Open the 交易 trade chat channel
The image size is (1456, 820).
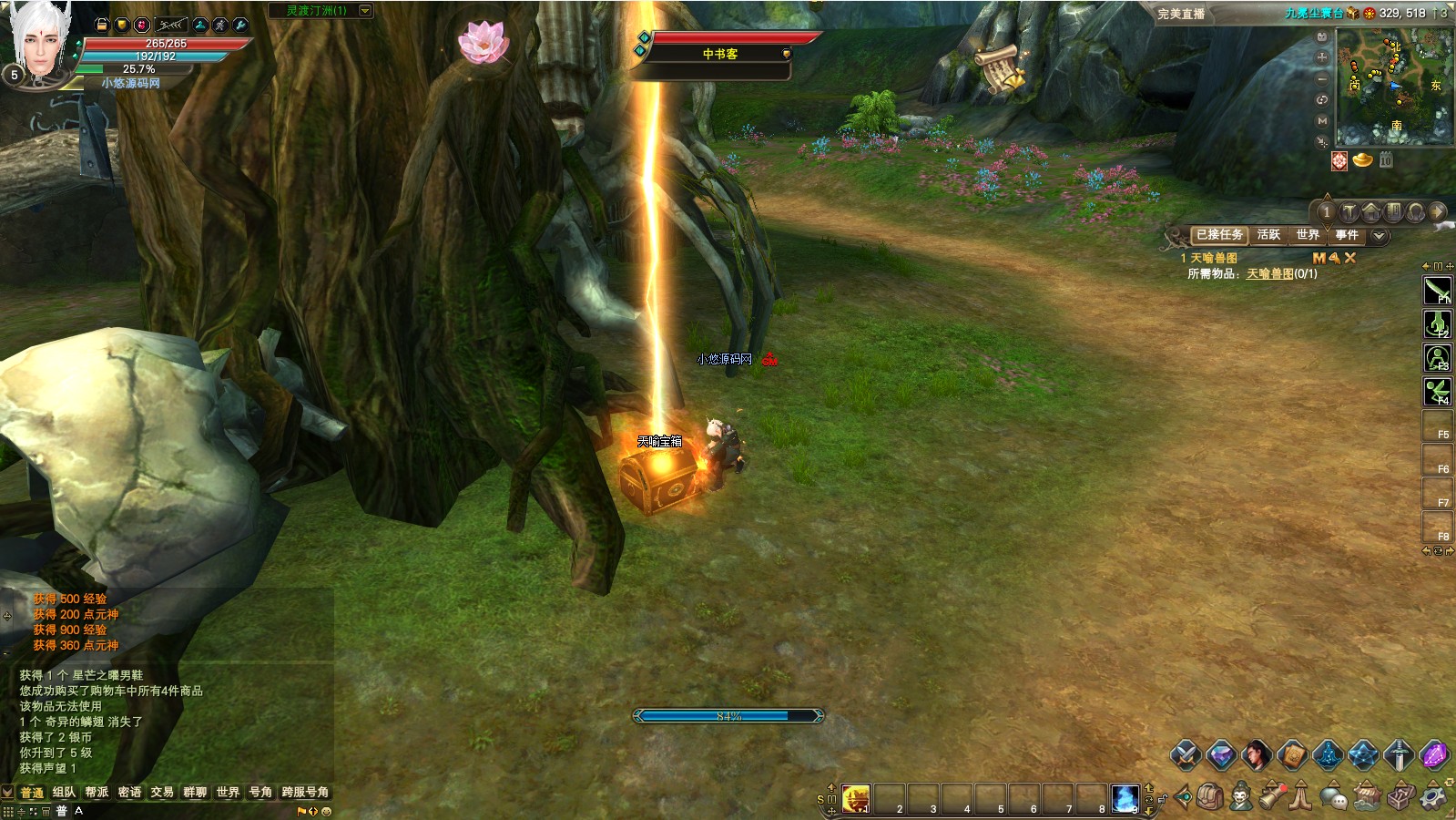point(162,793)
